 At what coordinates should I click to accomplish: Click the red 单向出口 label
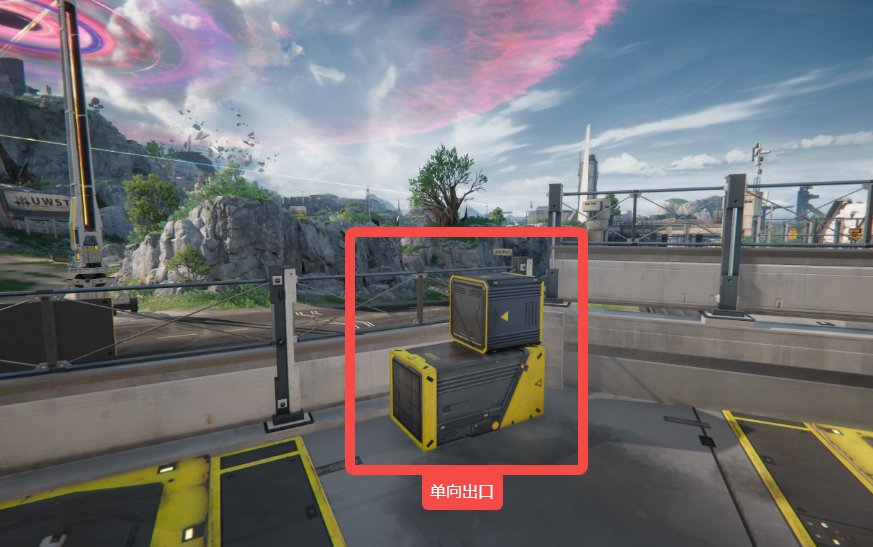click(x=462, y=491)
